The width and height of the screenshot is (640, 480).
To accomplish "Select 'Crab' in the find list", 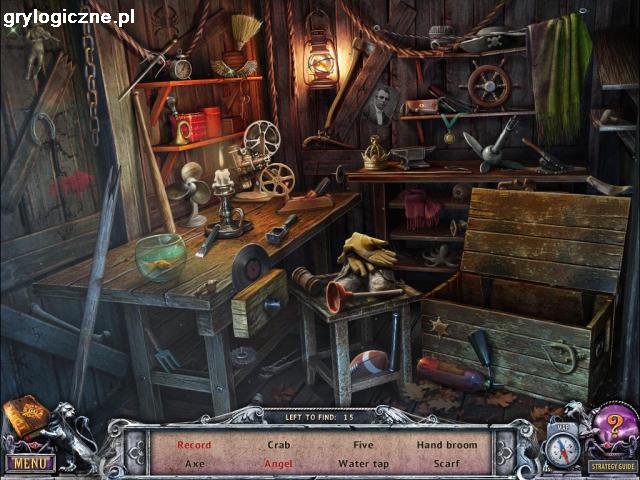I will point(279,444).
